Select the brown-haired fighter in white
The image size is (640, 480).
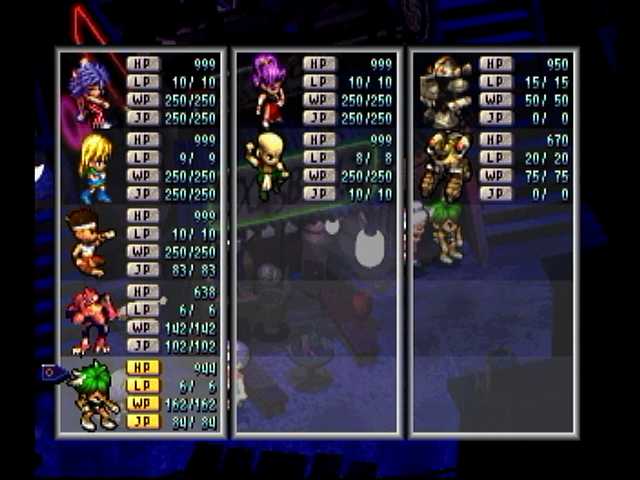88,241
